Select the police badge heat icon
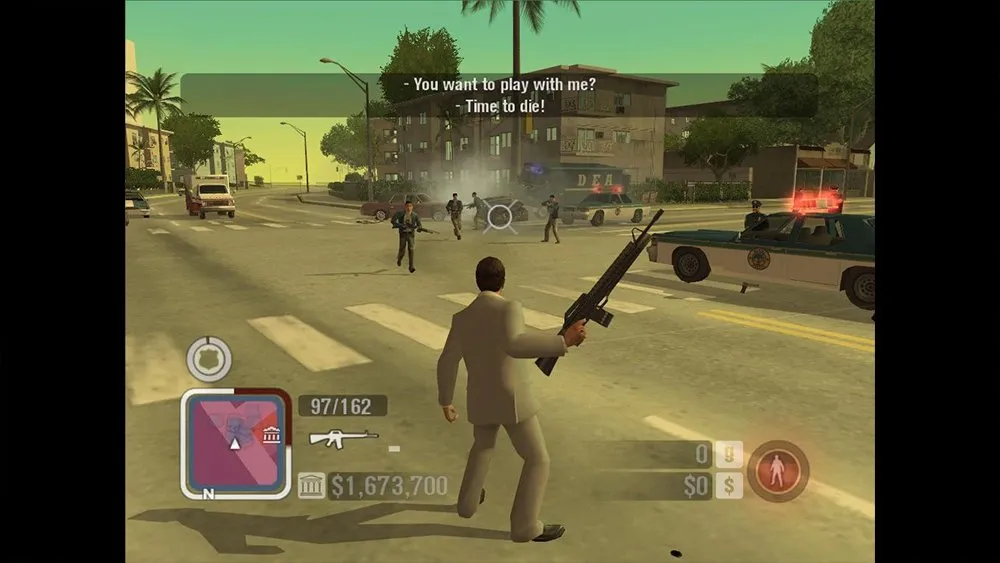The width and height of the screenshot is (1000, 563). pos(209,360)
